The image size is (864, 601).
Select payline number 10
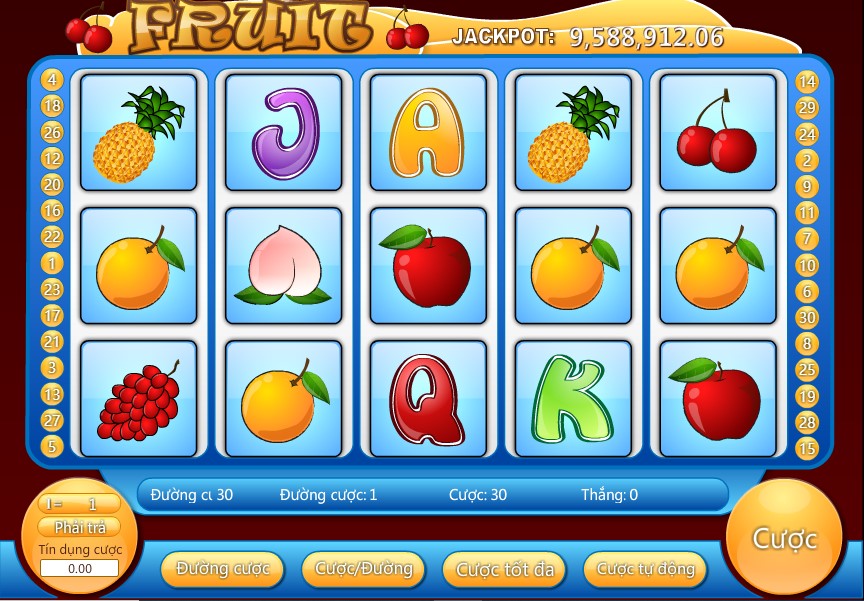click(x=807, y=265)
